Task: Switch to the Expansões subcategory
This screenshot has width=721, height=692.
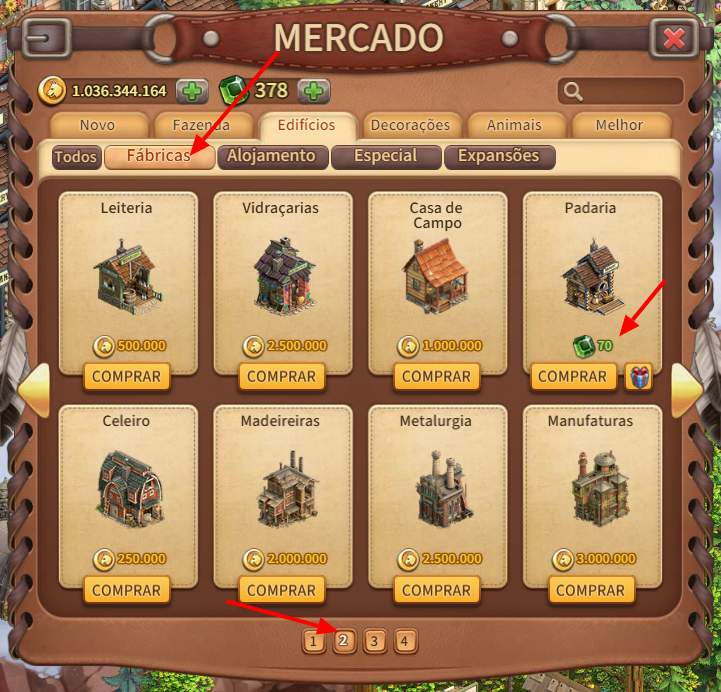Action: [498, 156]
